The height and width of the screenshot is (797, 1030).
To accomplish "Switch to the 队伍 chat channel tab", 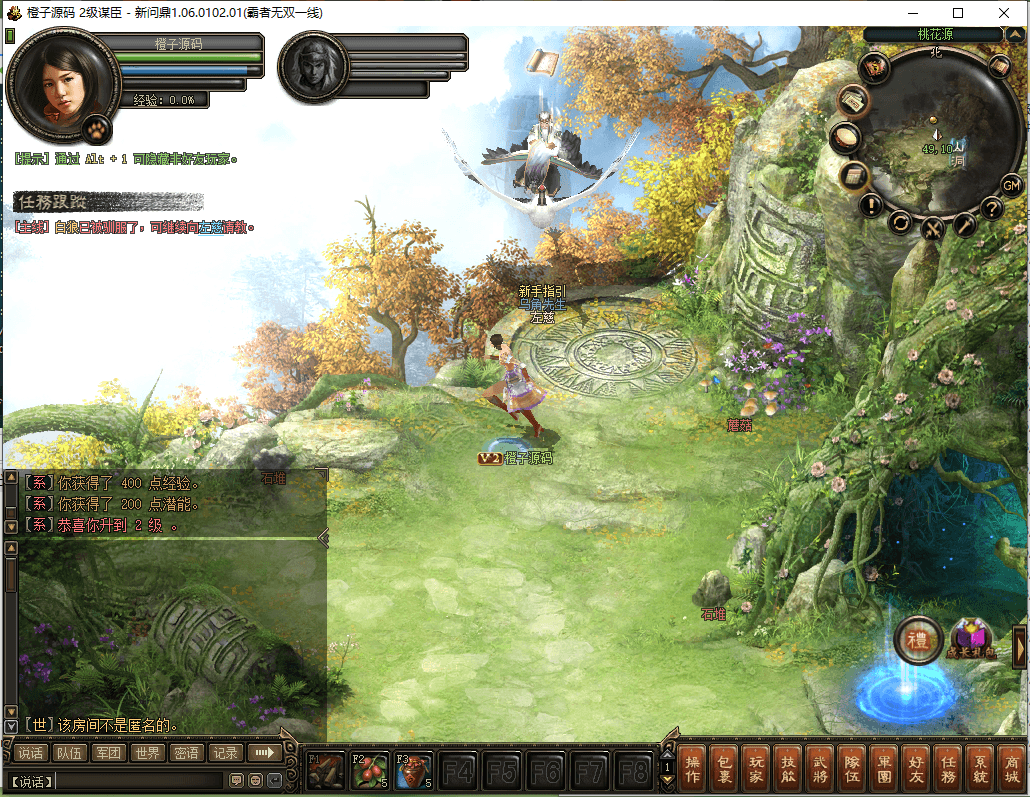I will tap(70, 753).
